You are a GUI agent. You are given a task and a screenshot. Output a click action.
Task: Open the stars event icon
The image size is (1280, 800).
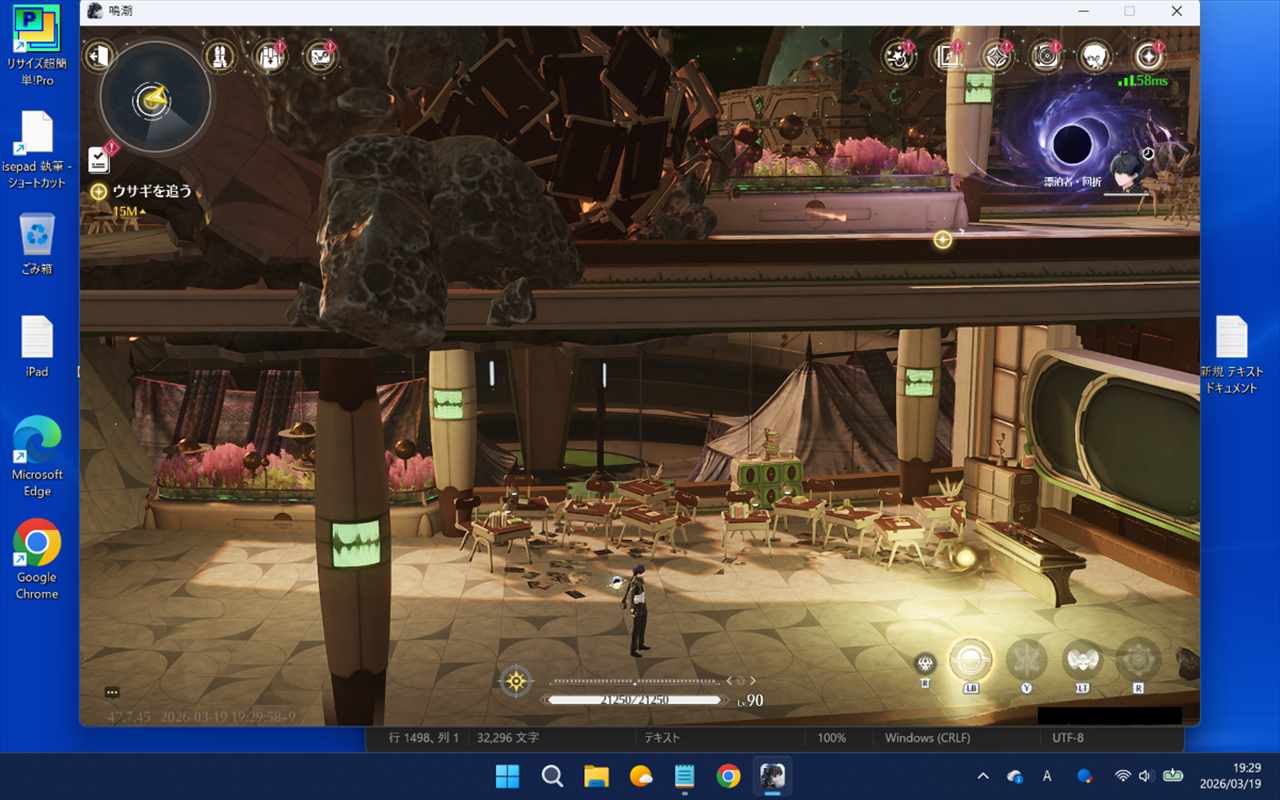[899, 56]
